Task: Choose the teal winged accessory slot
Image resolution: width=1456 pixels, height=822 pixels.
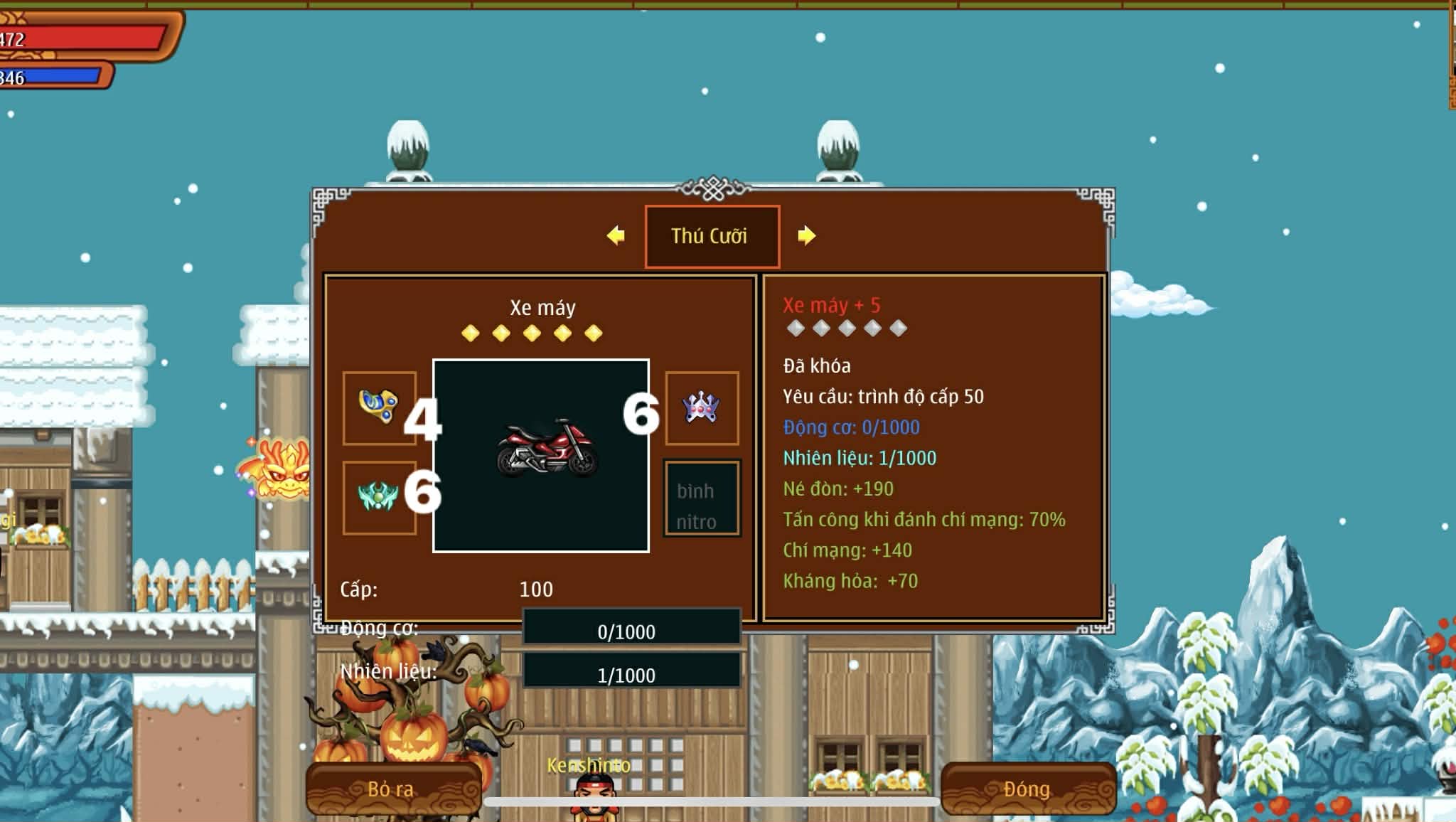Action: 379,496
